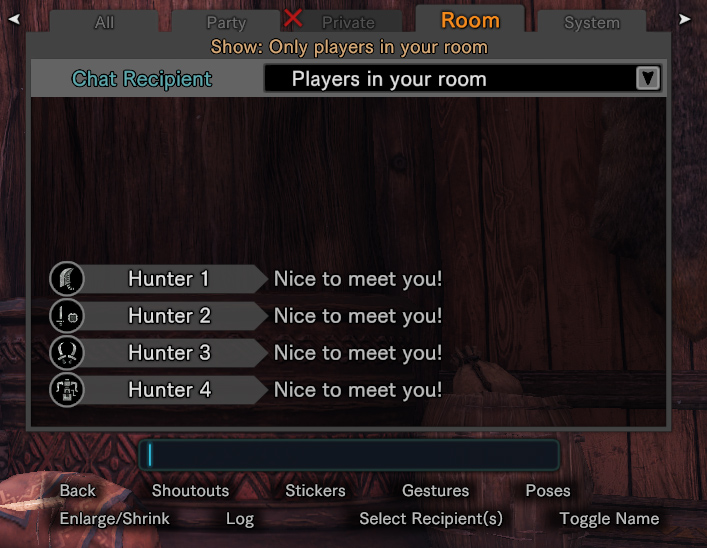
Task: Choose Select Recipient(s) option
Action: [431, 519]
